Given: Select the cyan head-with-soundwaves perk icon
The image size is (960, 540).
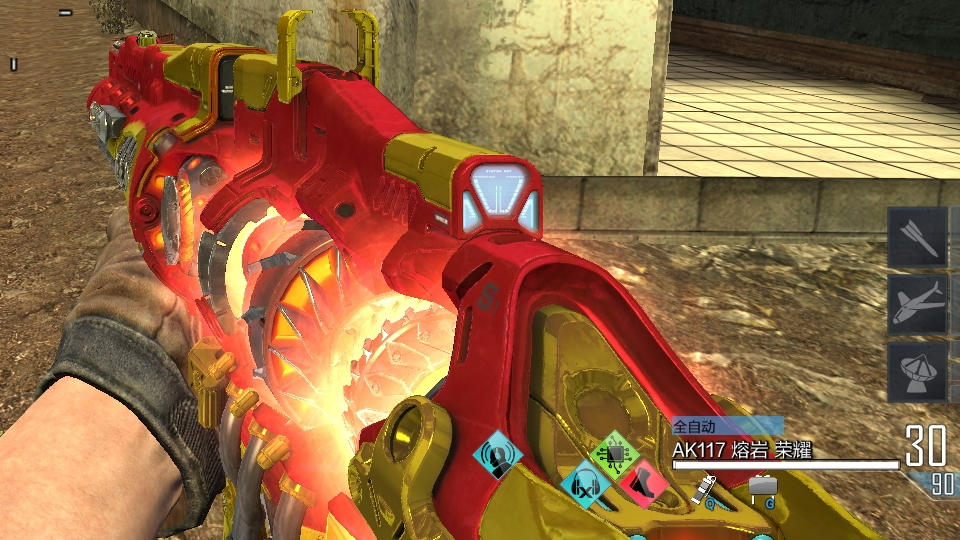Looking at the screenshot, I should [498, 455].
